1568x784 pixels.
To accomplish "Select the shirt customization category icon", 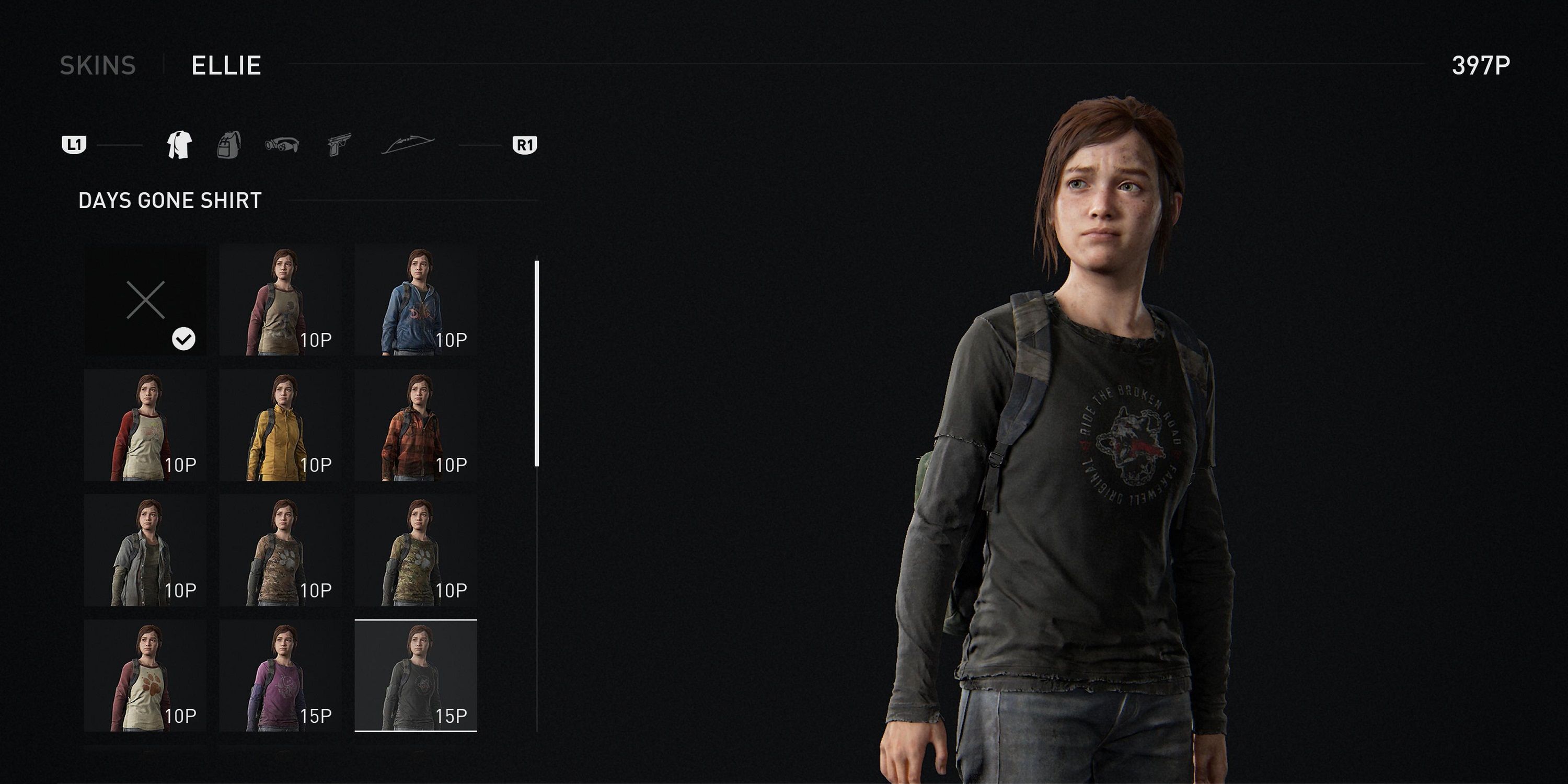I will (x=180, y=144).
